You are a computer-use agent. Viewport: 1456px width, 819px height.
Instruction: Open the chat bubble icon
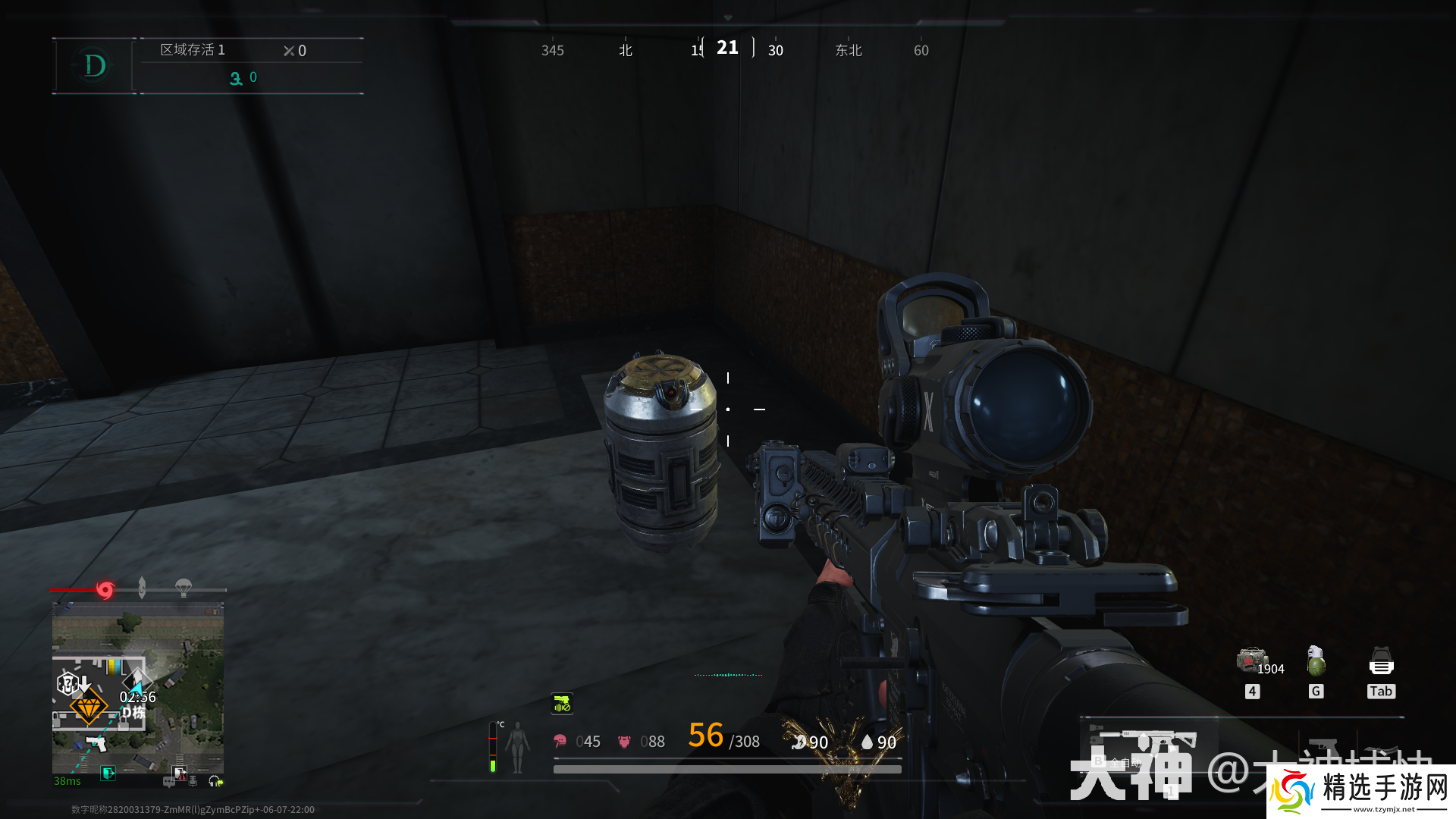click(168, 781)
